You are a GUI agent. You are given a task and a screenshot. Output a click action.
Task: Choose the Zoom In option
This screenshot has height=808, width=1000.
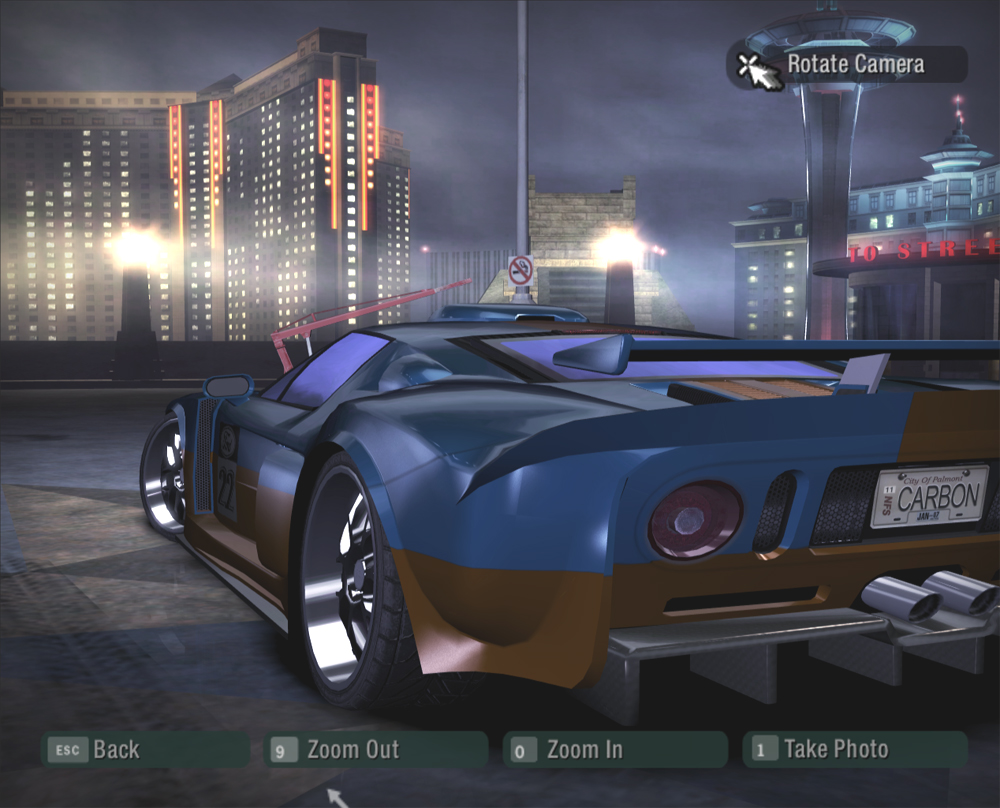coord(615,749)
